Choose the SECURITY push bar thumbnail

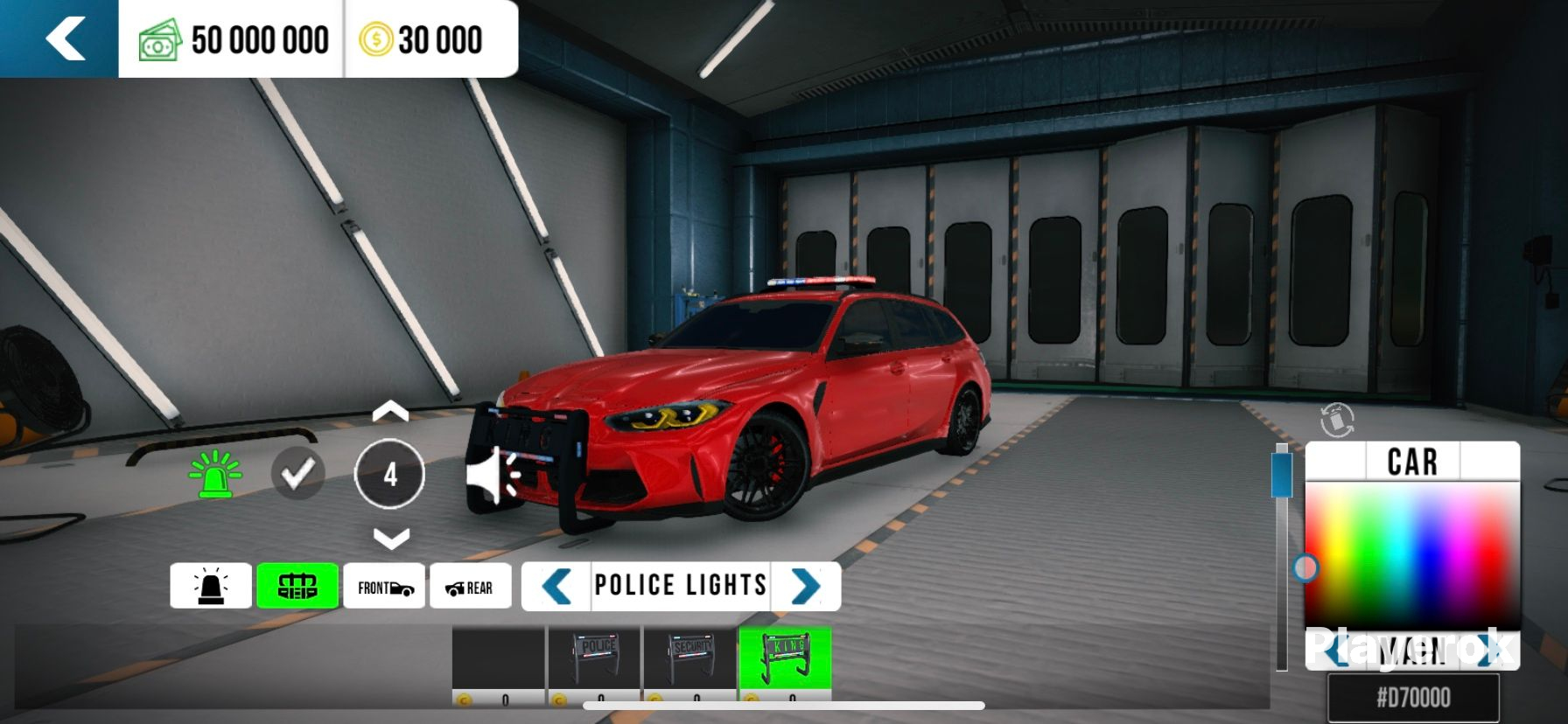point(689,665)
